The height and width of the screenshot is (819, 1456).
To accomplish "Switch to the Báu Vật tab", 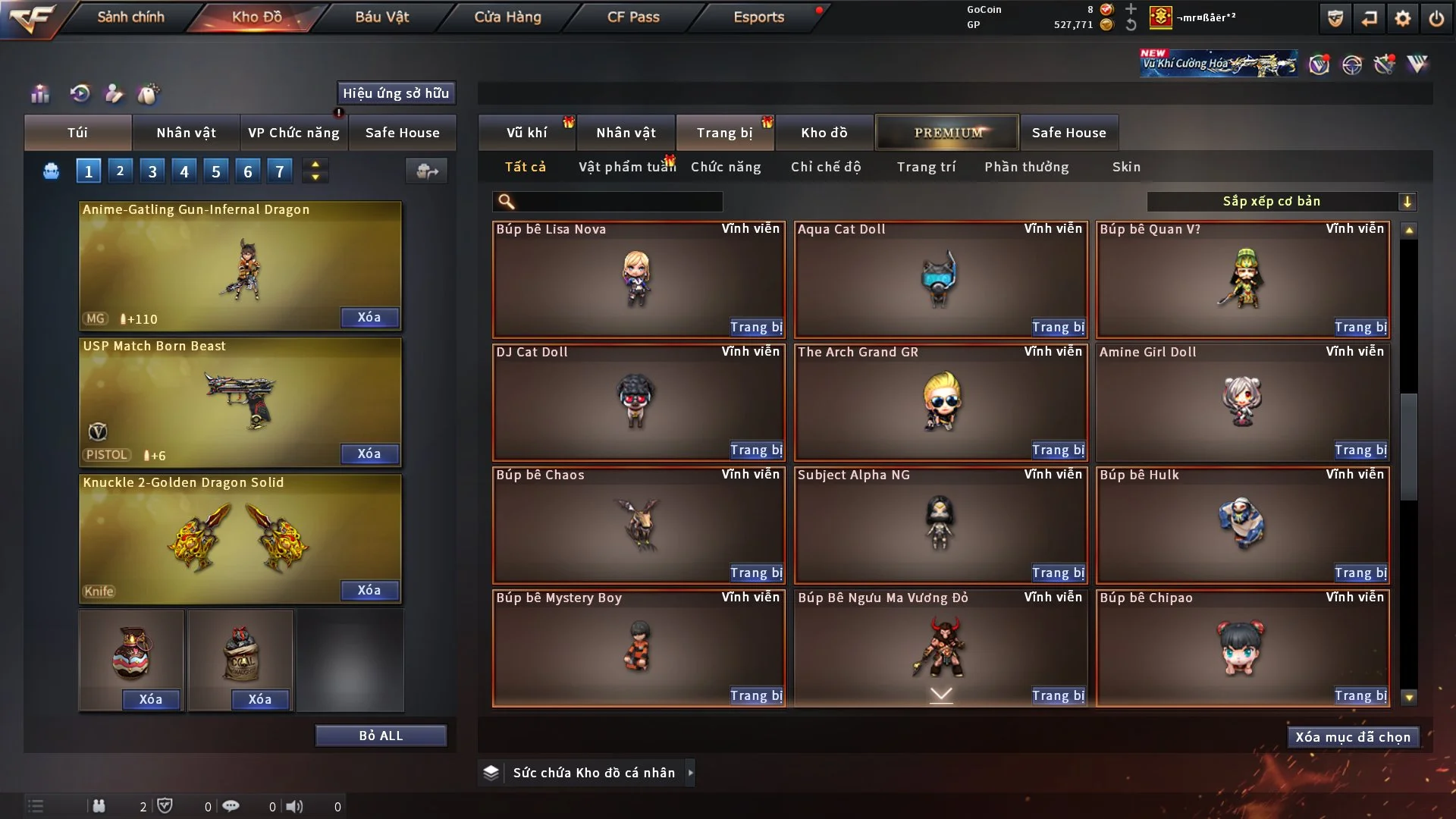I will pos(381,17).
